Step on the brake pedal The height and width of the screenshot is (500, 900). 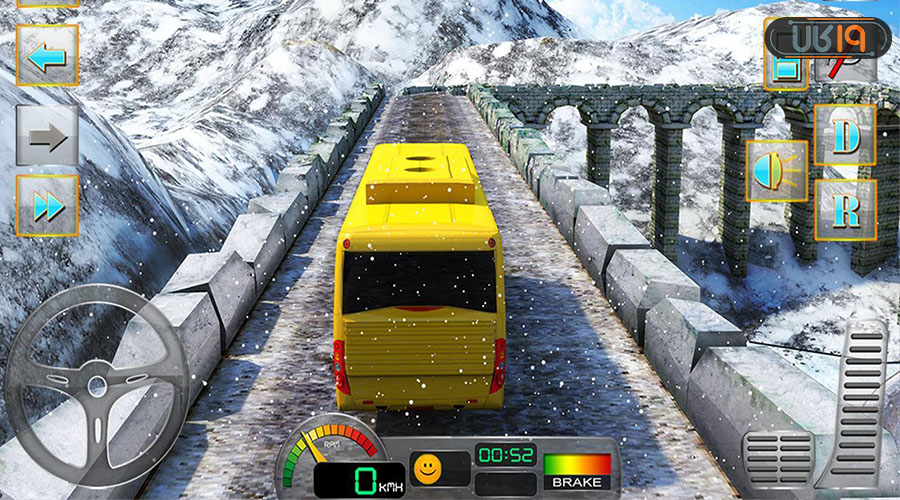(778, 459)
